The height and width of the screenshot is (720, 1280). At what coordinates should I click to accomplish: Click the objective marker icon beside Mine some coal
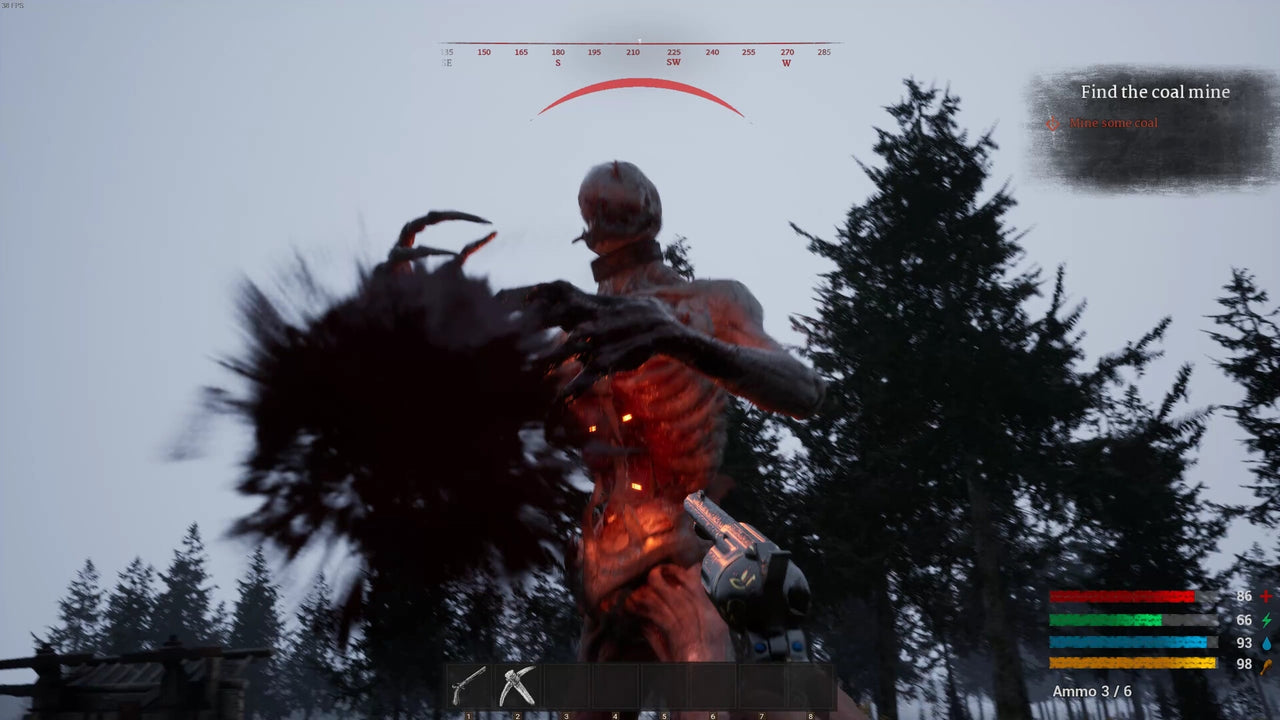click(1052, 123)
